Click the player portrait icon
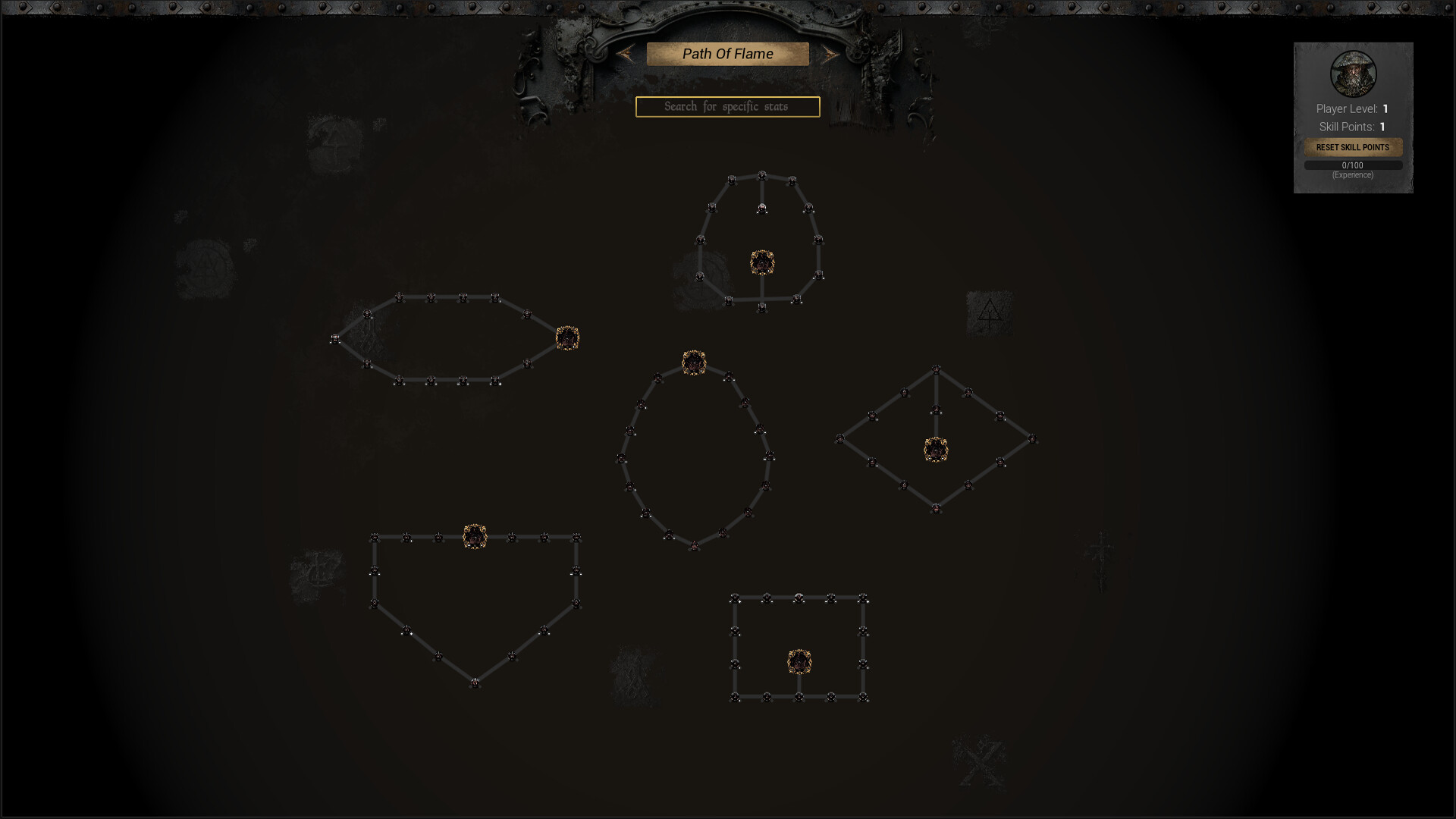 1353,74
